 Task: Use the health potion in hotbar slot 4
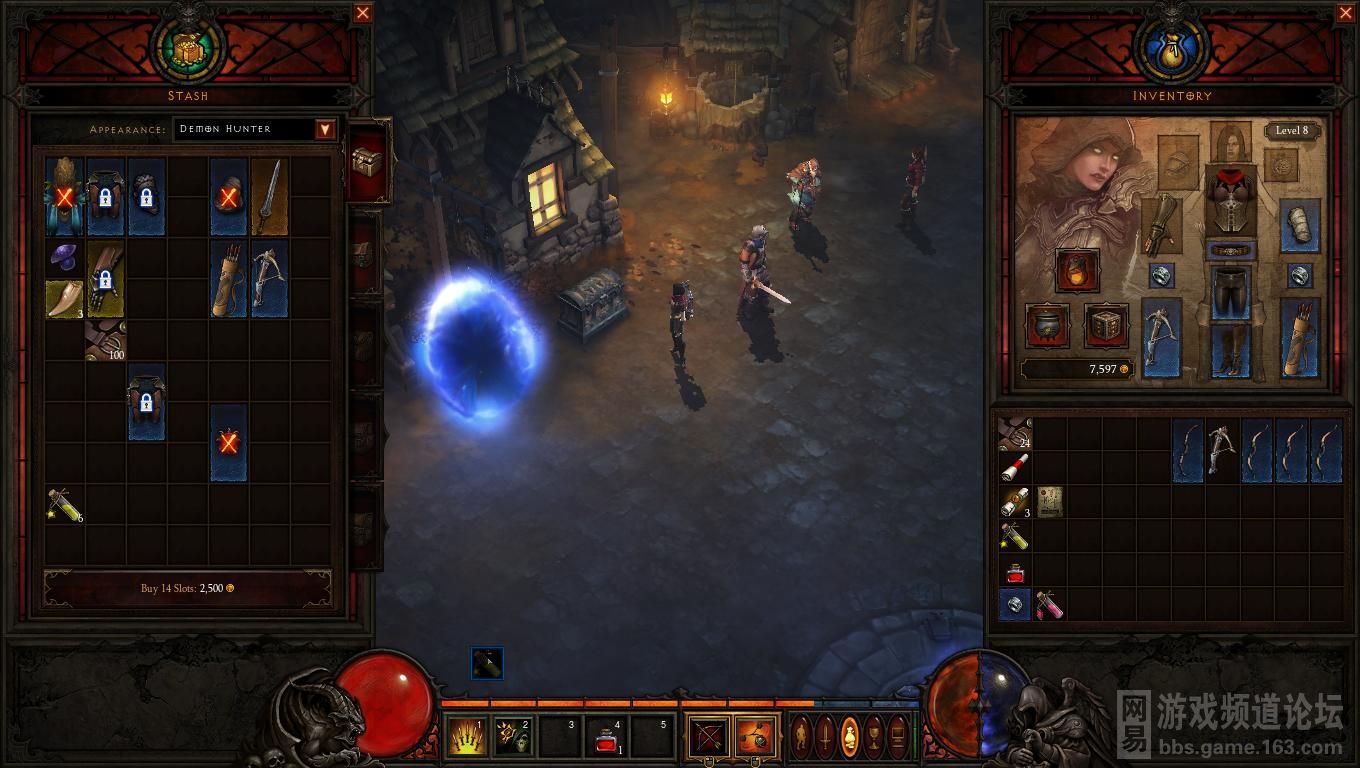click(605, 737)
